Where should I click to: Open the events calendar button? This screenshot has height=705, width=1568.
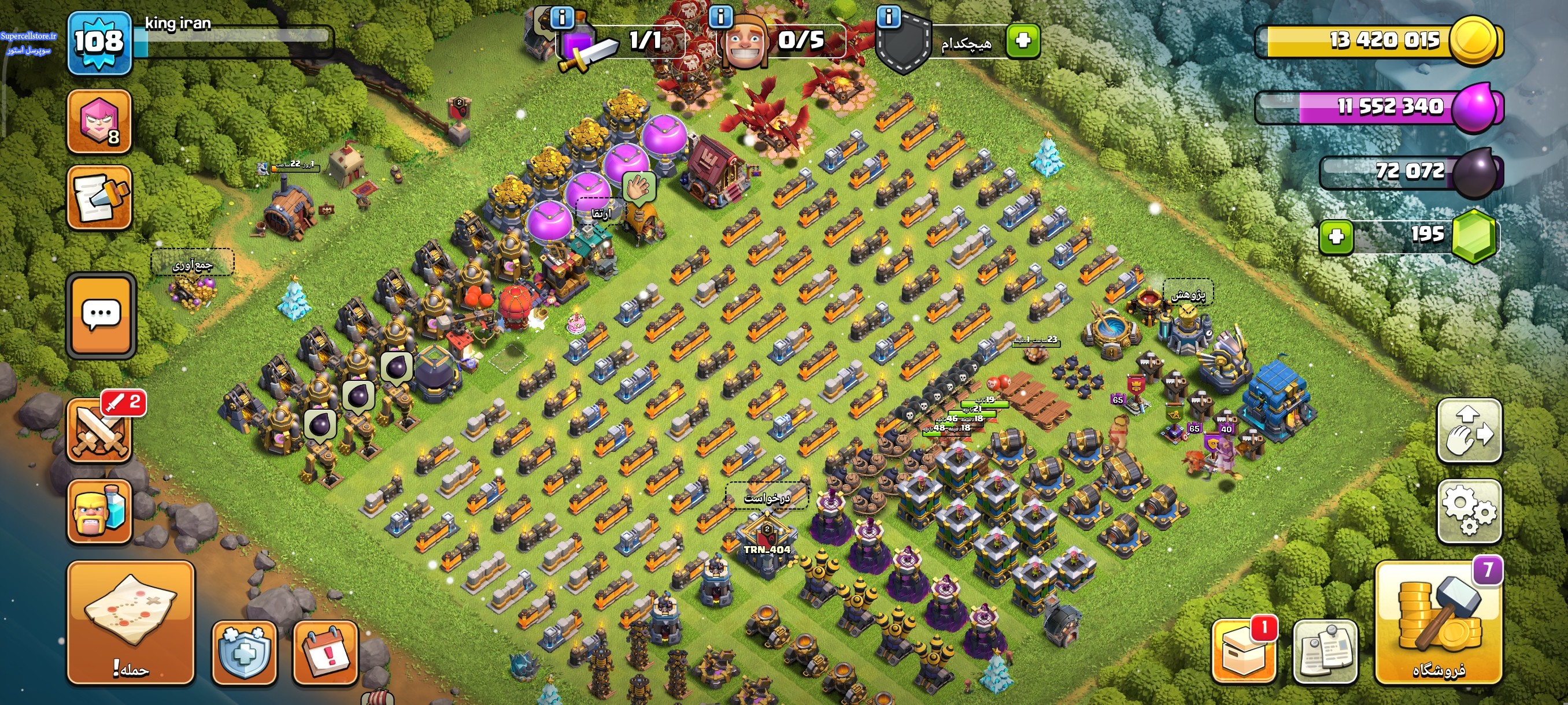[x=325, y=652]
